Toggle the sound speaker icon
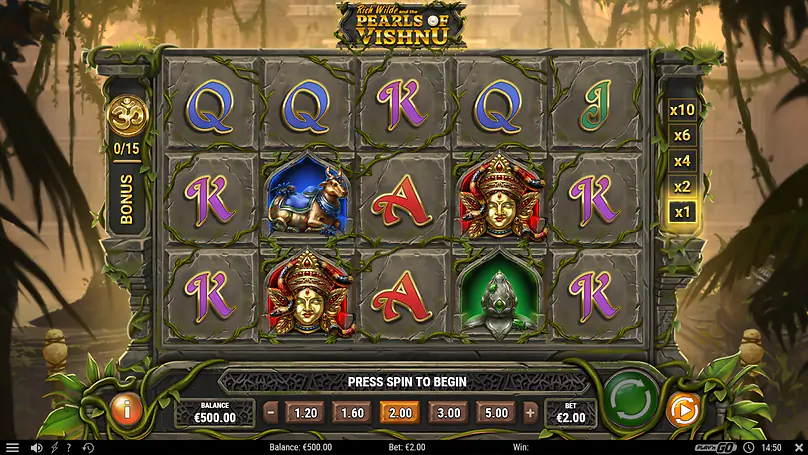Screen dimensions: 808x455 coord(36,448)
